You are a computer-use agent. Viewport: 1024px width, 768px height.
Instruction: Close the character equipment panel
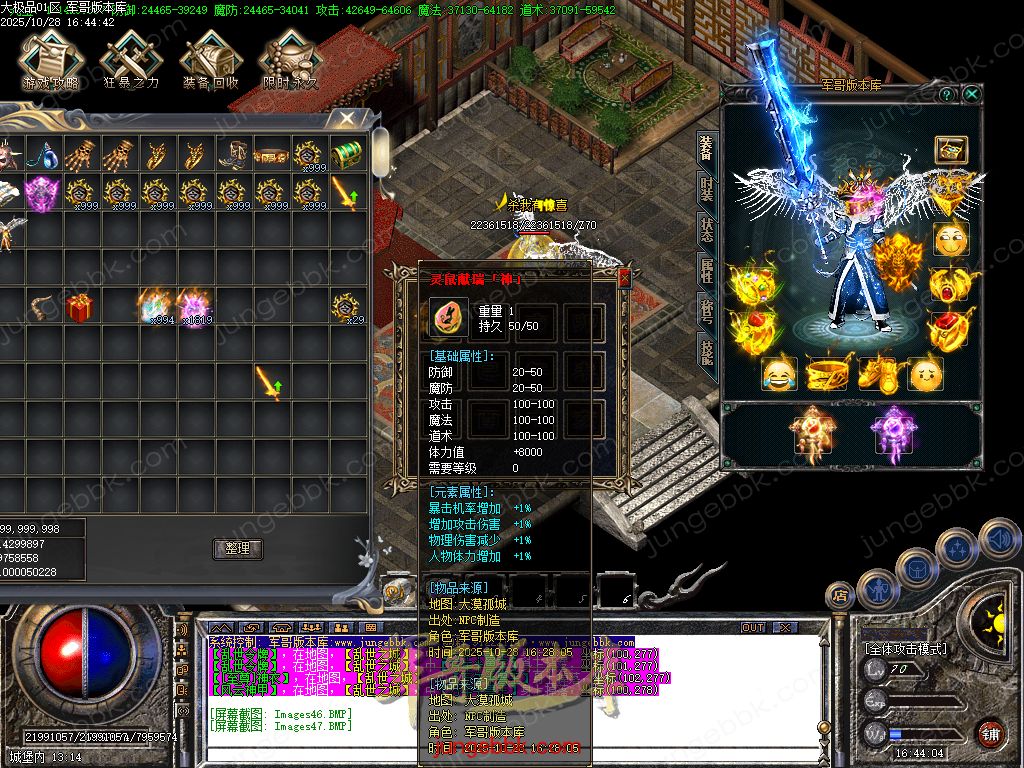coord(972,94)
